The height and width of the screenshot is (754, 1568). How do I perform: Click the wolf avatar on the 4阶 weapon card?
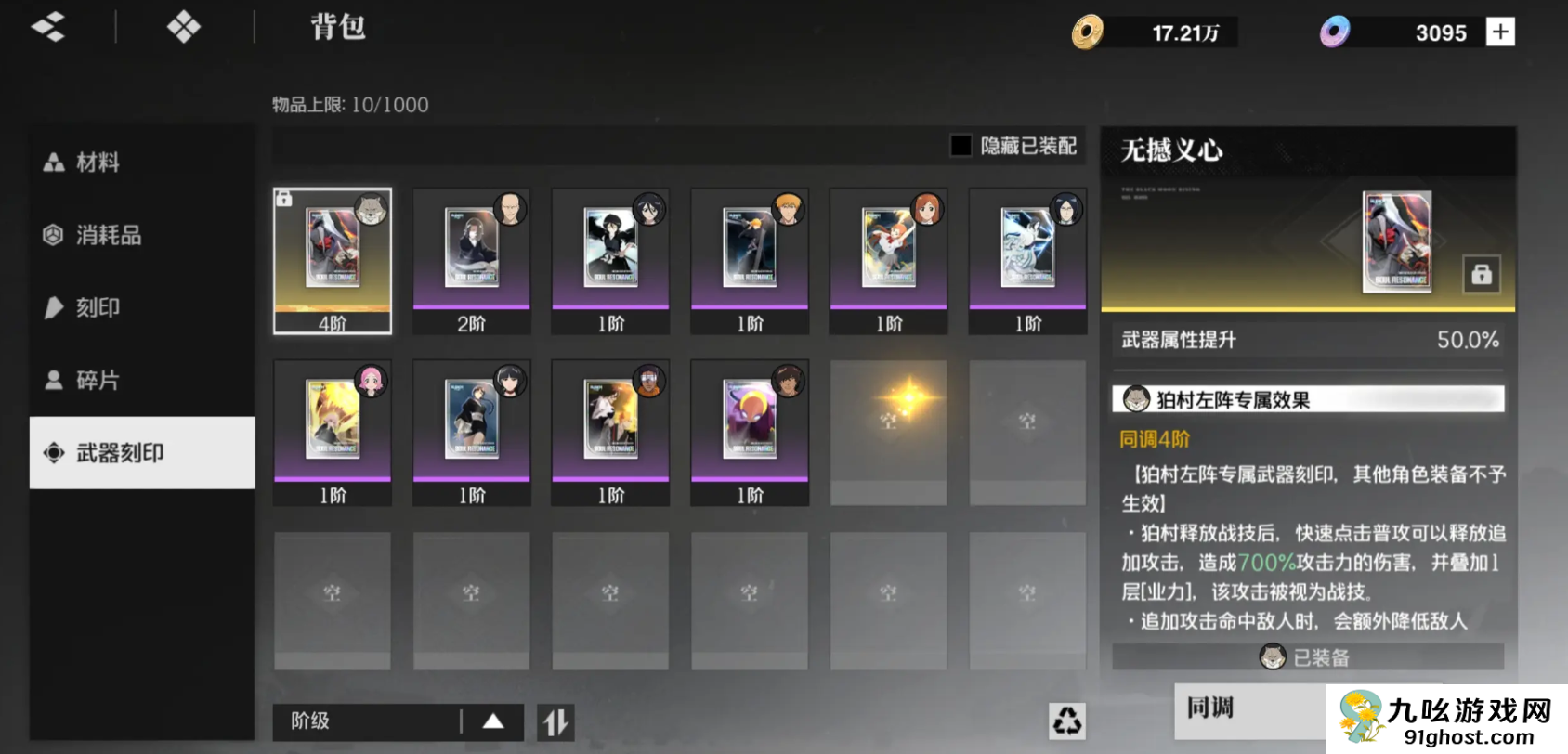coord(370,210)
